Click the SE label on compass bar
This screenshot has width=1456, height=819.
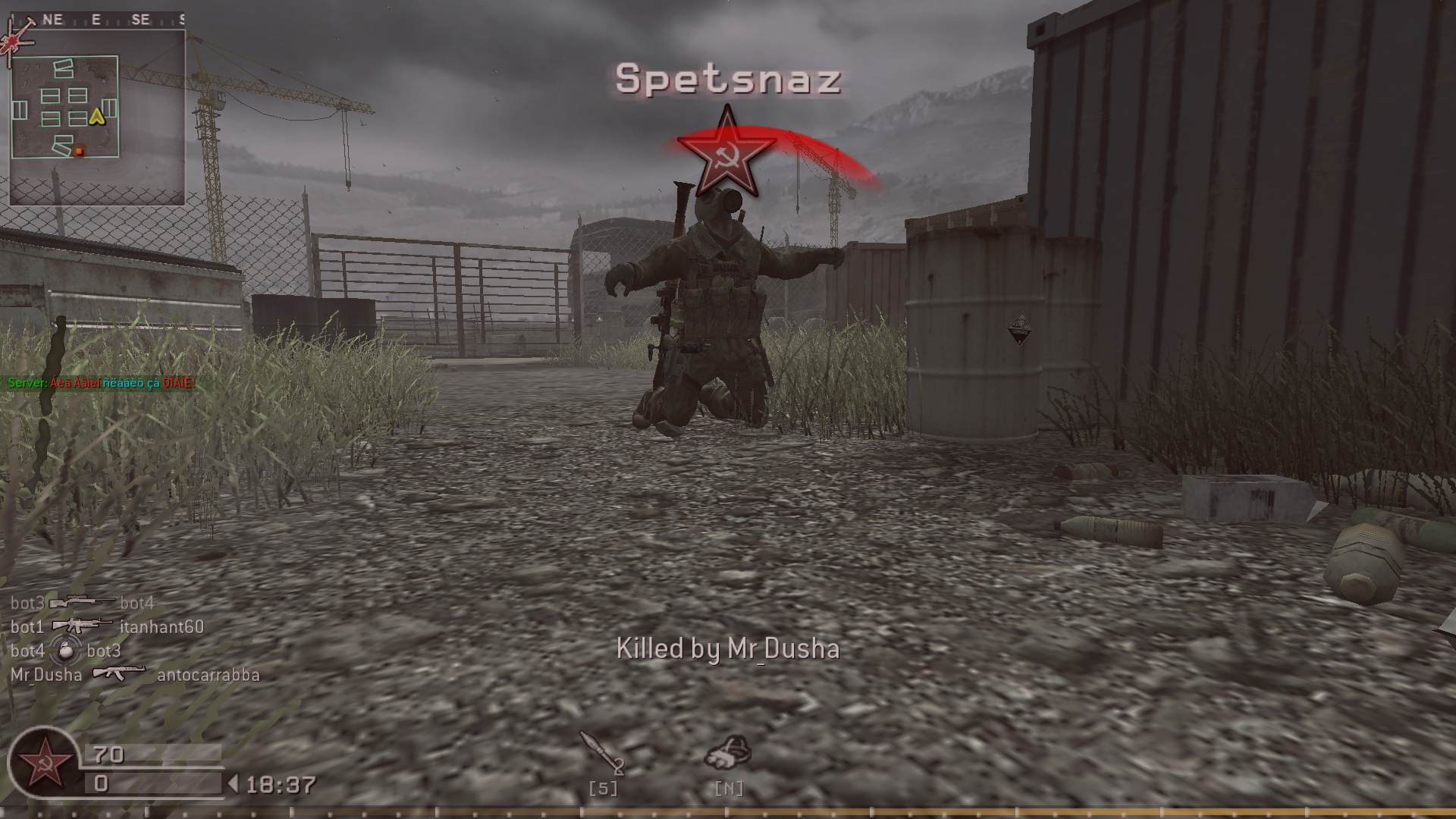click(139, 19)
